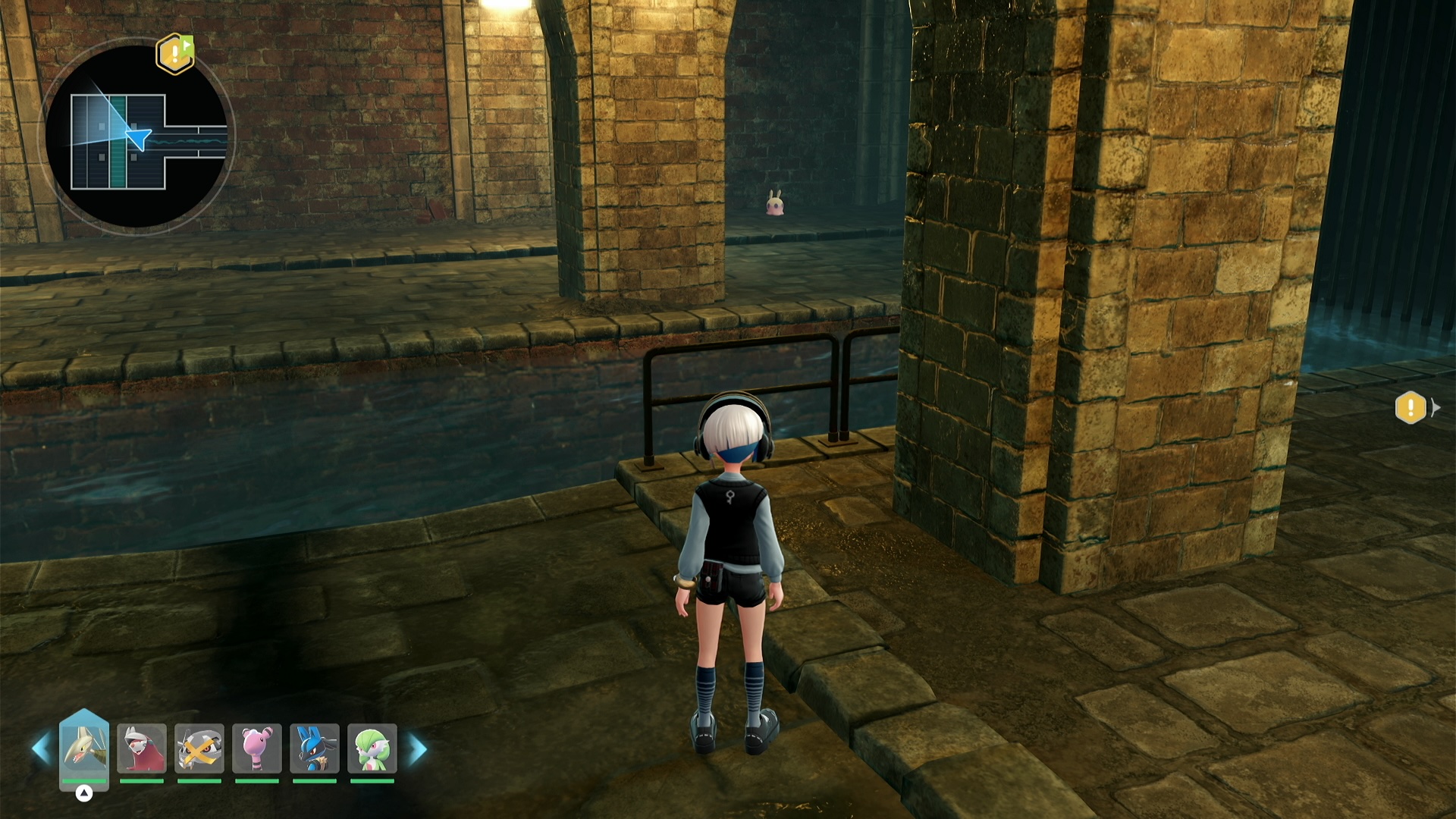Select the pink Ampharos party slot
Image resolution: width=1456 pixels, height=819 pixels.
click(257, 748)
